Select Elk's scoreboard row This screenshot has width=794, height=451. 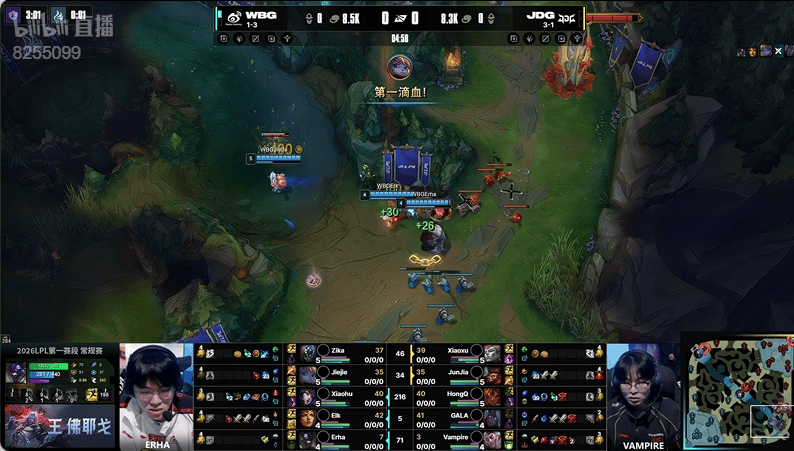point(340,417)
